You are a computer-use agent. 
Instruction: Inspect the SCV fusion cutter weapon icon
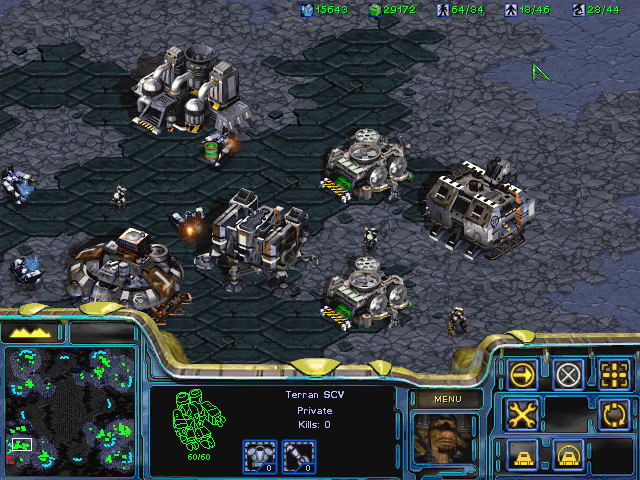click(x=295, y=457)
